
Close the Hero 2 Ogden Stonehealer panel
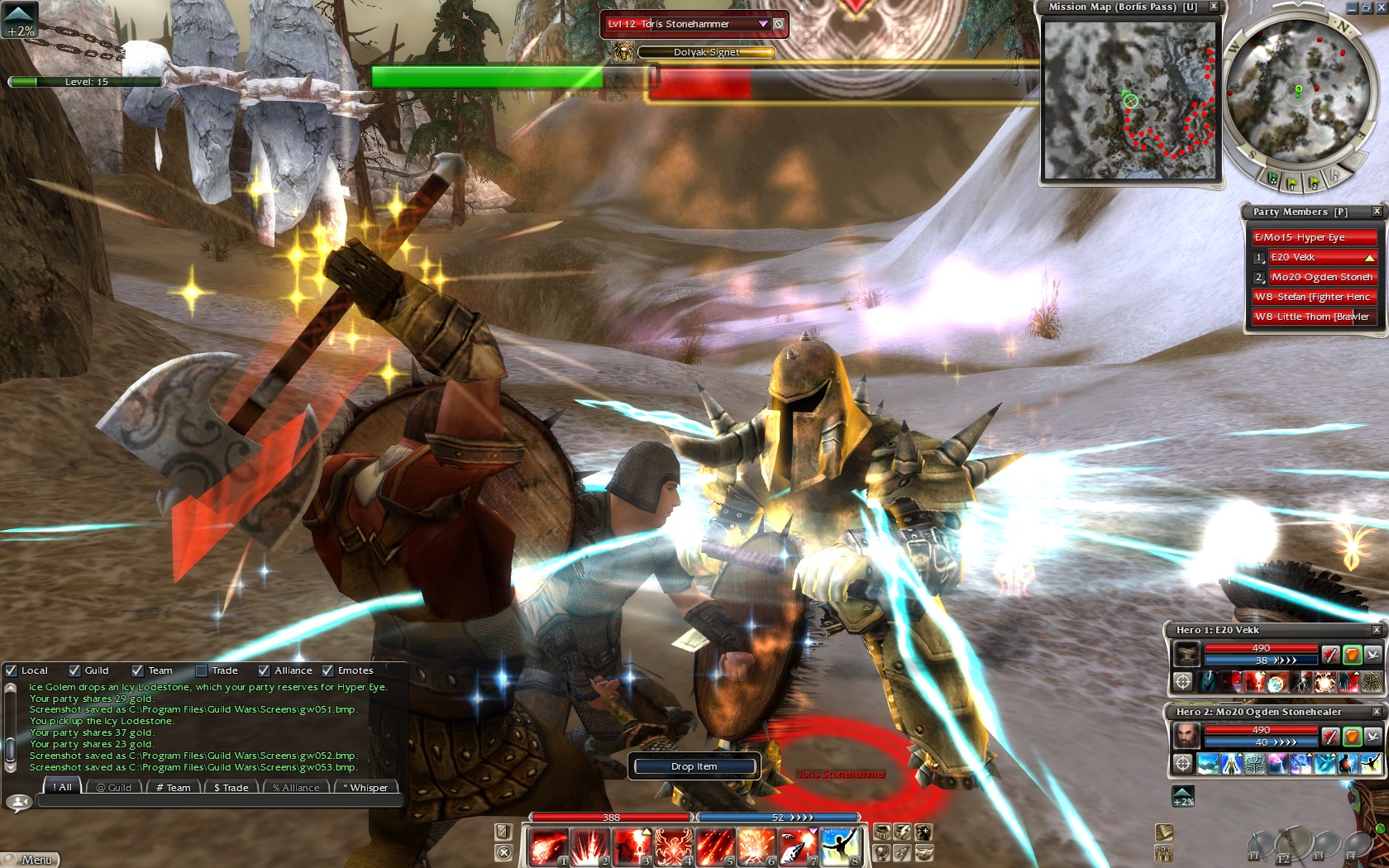tap(1377, 712)
